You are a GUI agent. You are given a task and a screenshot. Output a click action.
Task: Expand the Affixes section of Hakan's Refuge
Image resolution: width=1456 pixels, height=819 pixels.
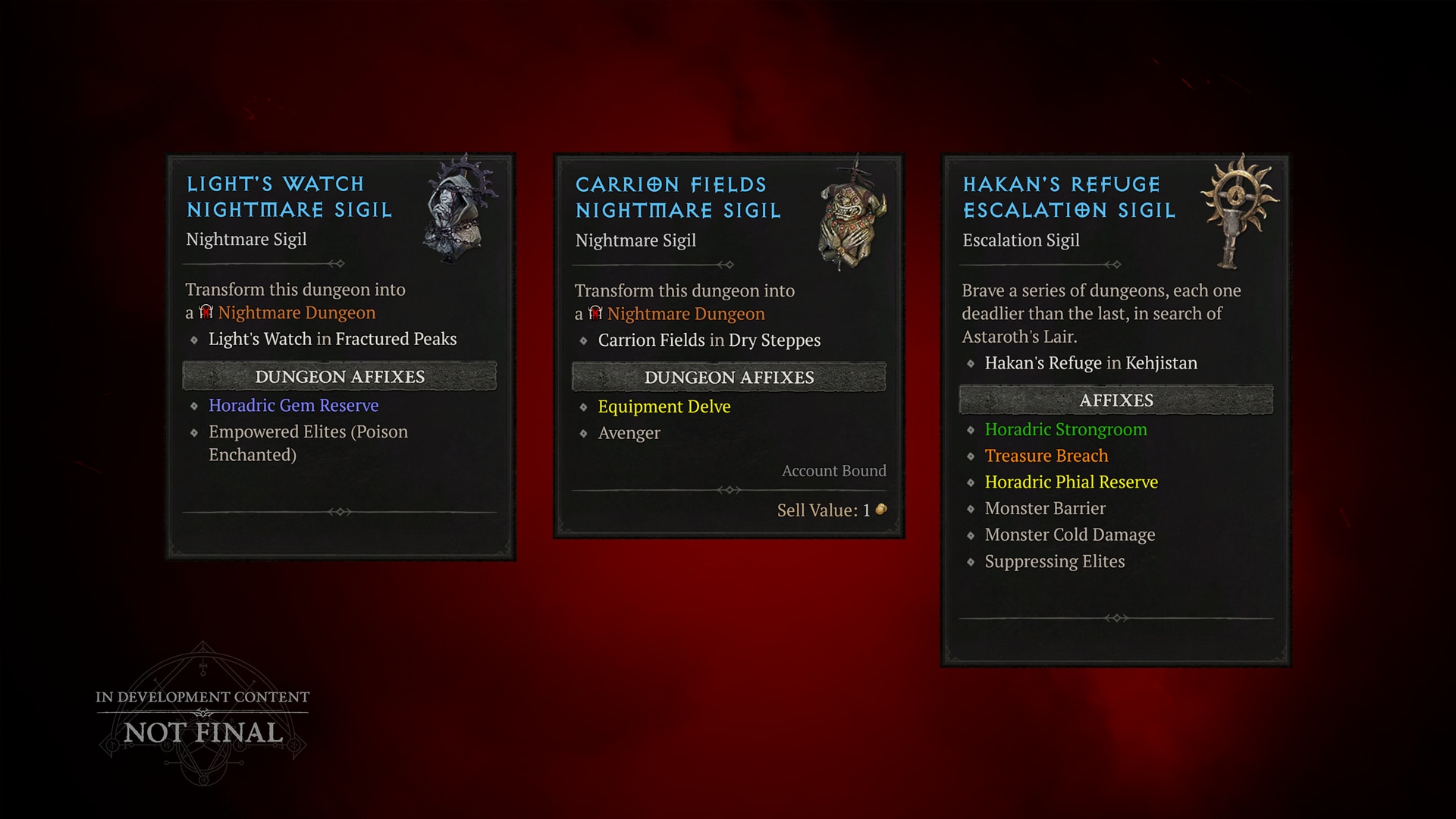[x=1116, y=400]
